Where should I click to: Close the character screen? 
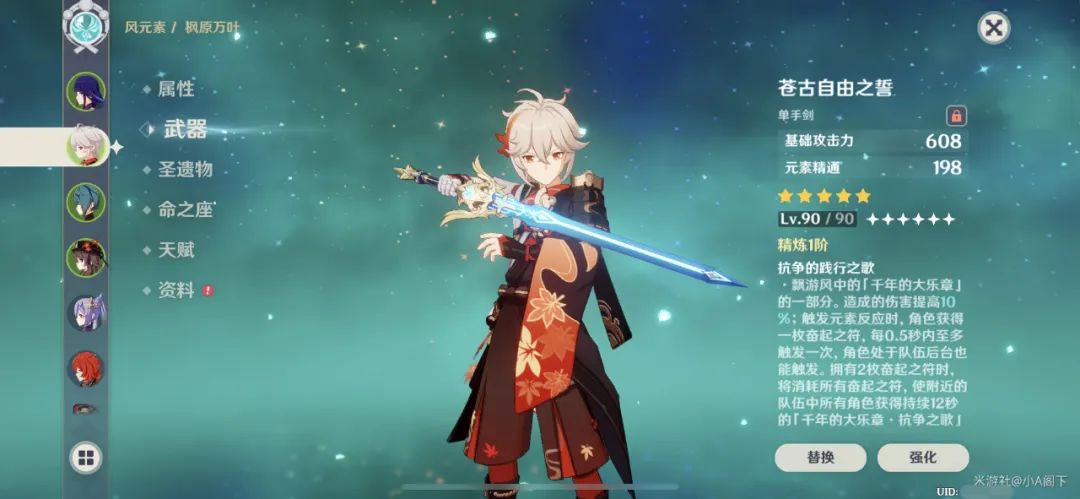[x=993, y=27]
